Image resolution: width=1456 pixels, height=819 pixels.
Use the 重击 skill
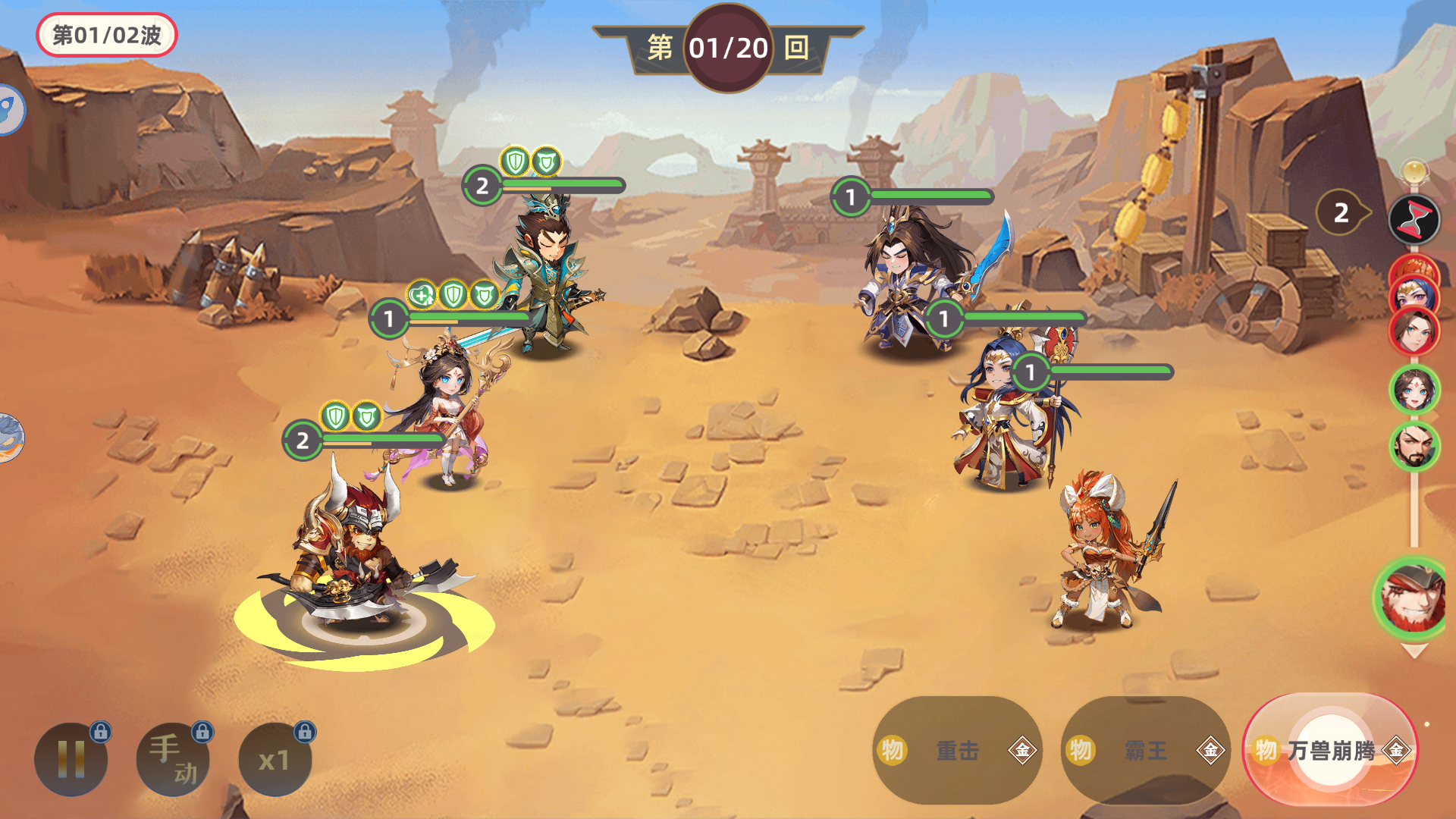957,751
